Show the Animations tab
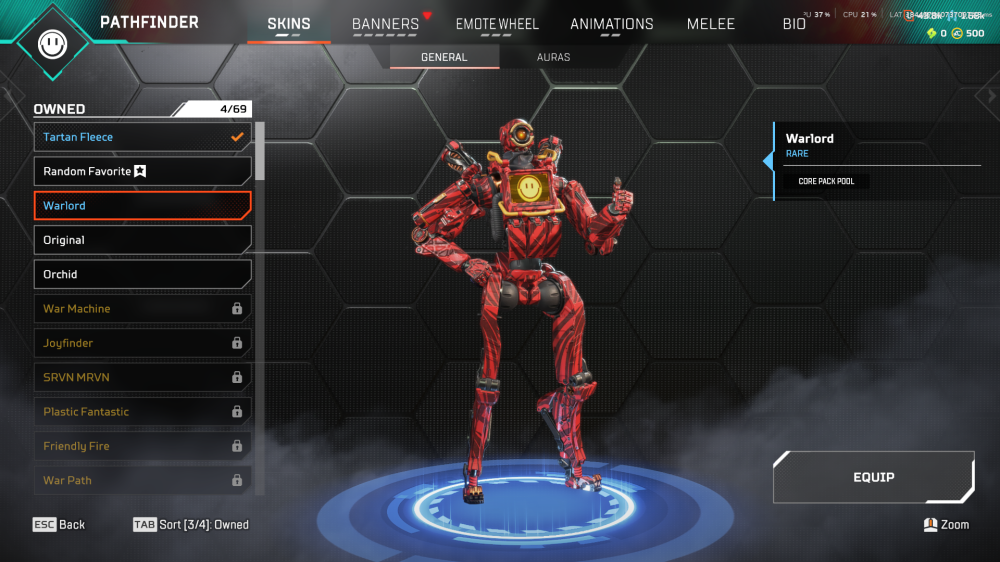Image resolution: width=1000 pixels, height=562 pixels. (611, 24)
